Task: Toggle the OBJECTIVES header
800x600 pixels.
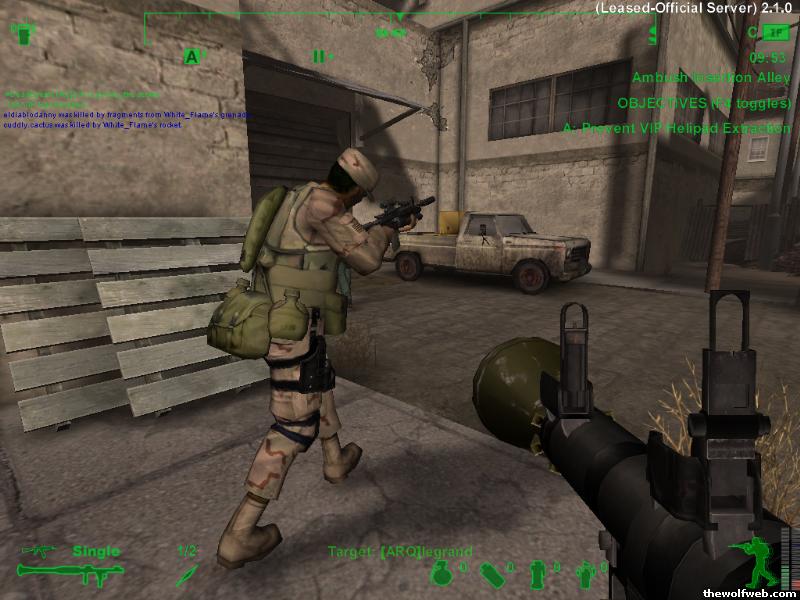Action: (x=704, y=102)
